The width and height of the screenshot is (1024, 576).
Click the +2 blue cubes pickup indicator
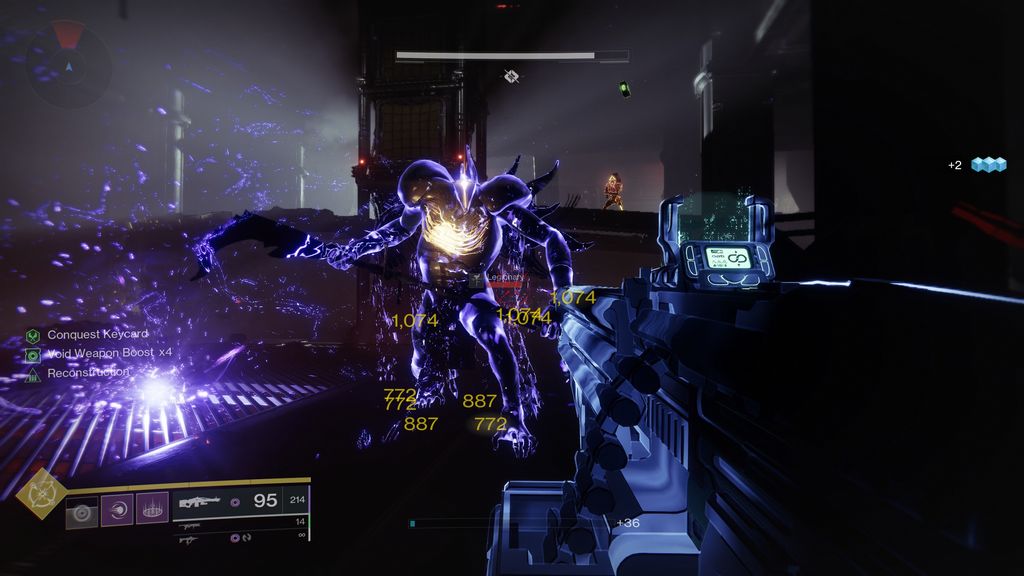tap(977, 165)
